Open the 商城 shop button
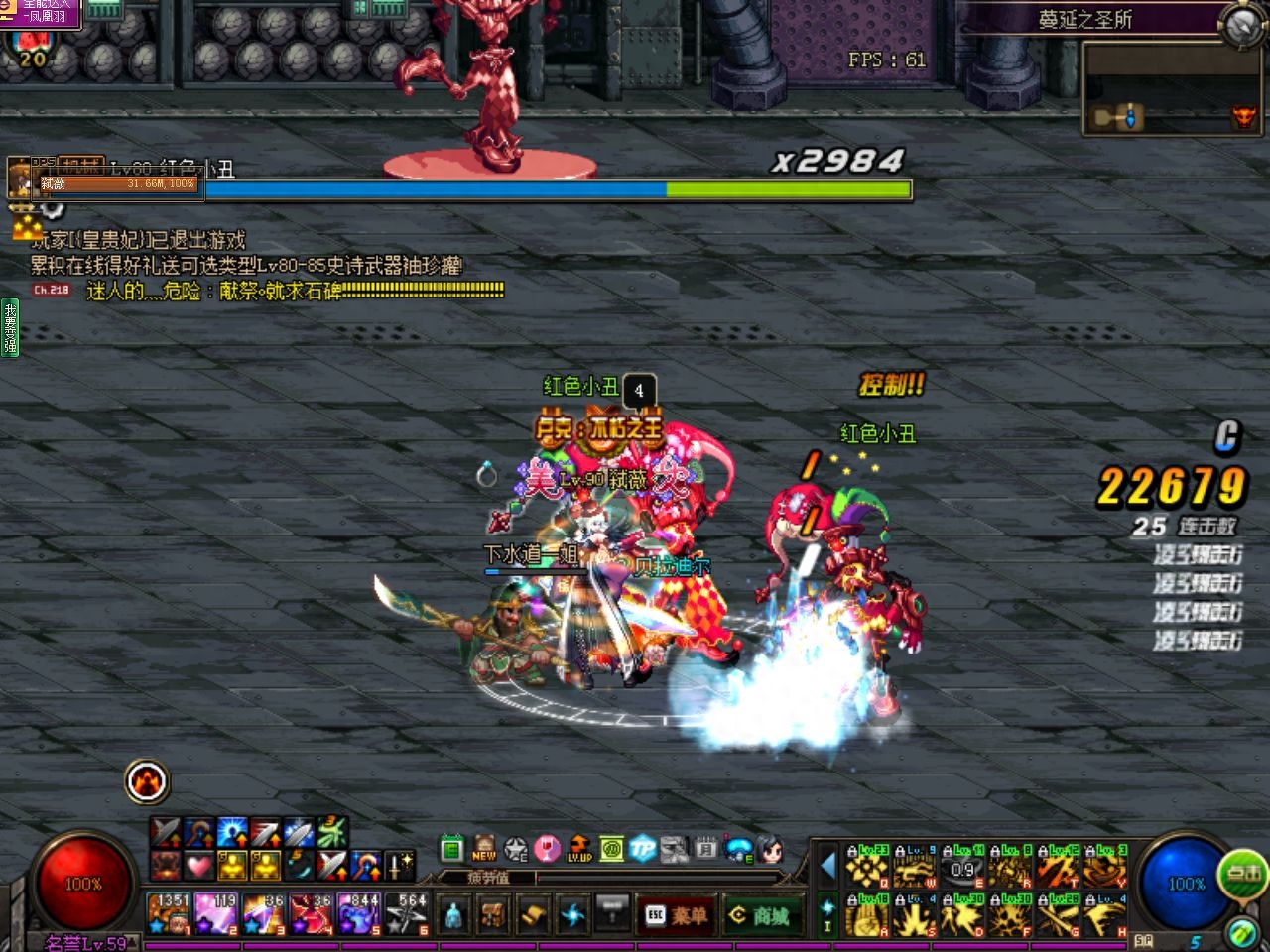 761,915
